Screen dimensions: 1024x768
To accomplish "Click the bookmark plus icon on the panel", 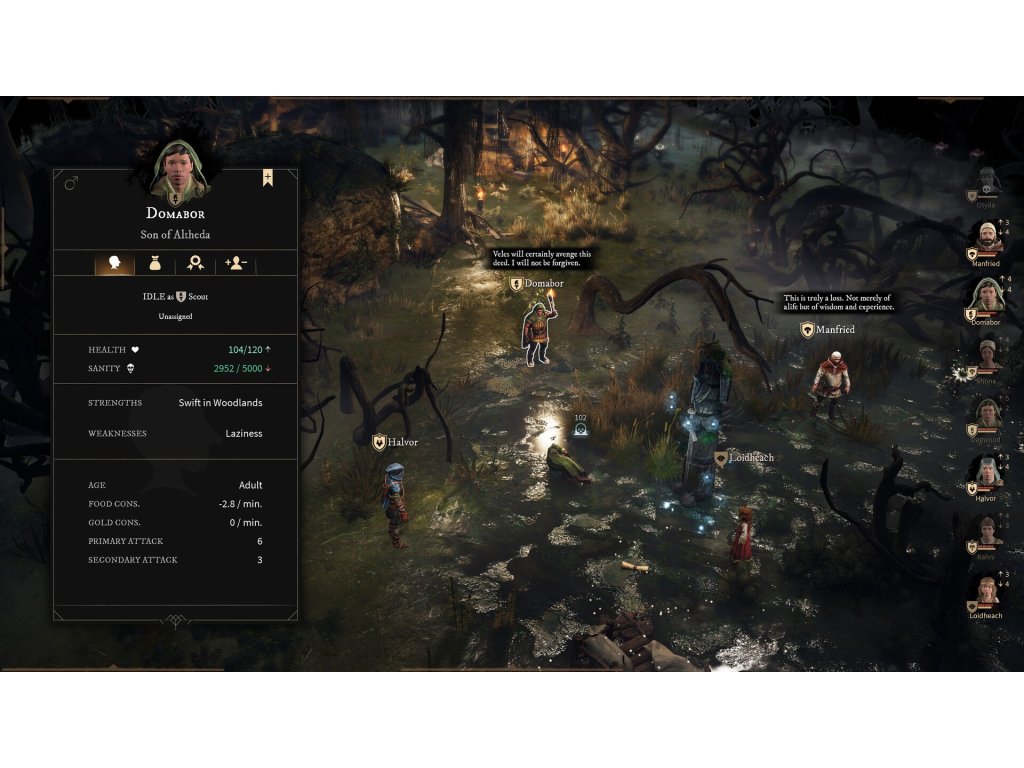I will (268, 178).
